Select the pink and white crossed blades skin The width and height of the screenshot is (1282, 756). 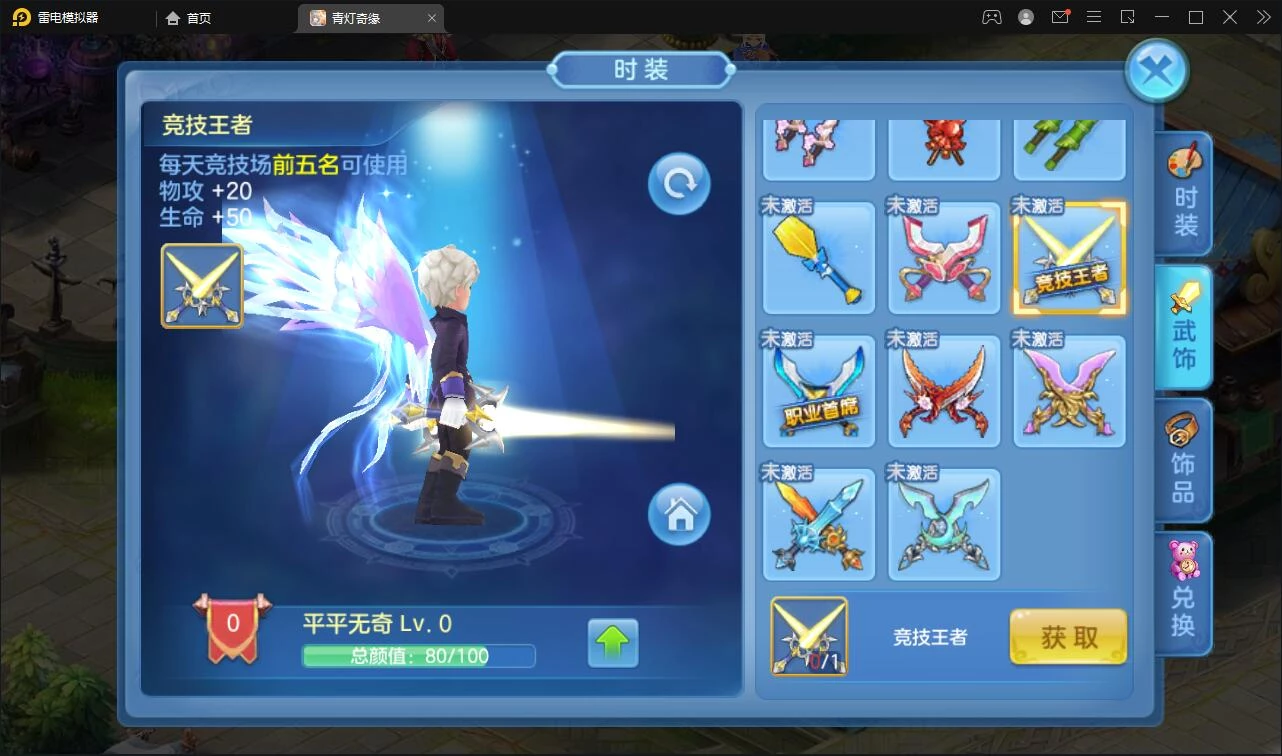coord(944,258)
